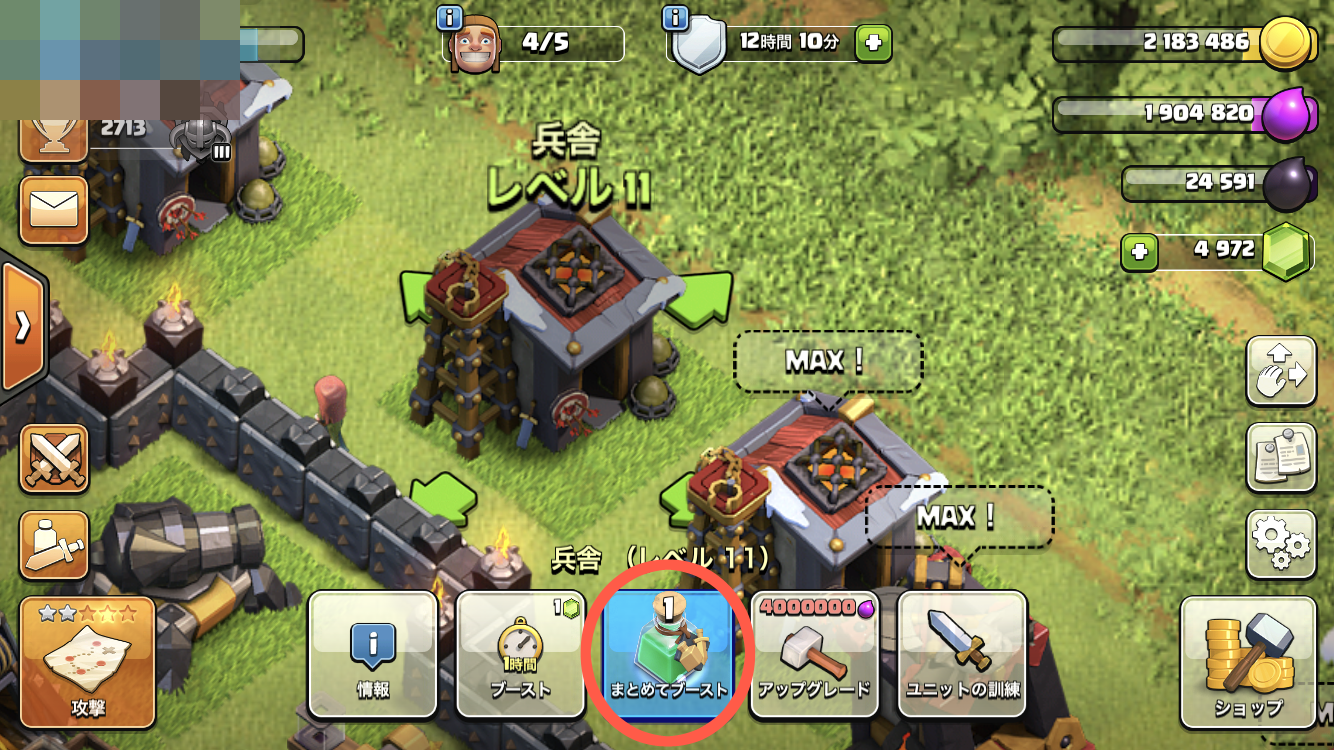This screenshot has width=1334, height=750.
Task: Buy gems with the green plus button
Action: pos(1137,251)
